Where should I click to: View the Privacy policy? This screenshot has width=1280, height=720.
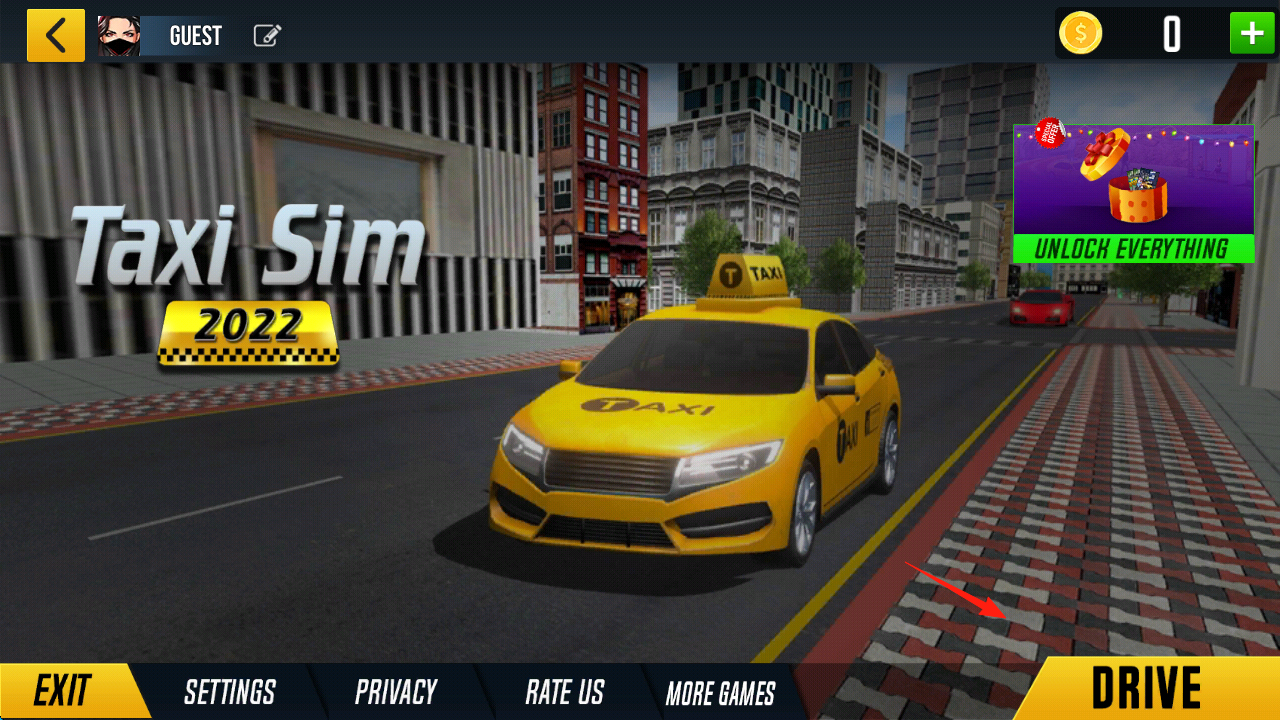pyautogui.click(x=396, y=692)
